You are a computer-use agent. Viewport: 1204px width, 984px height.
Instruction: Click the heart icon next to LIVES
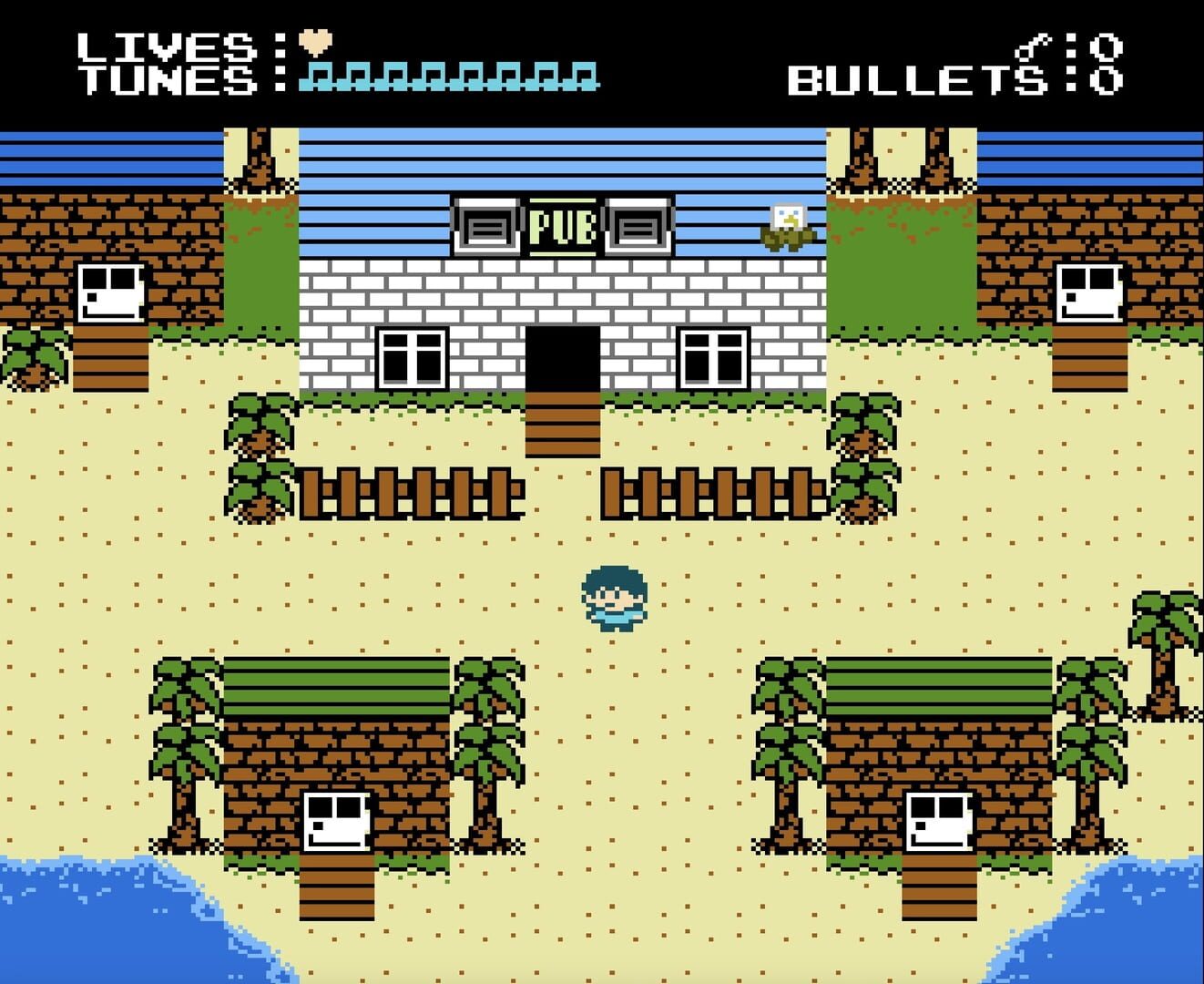[x=314, y=43]
